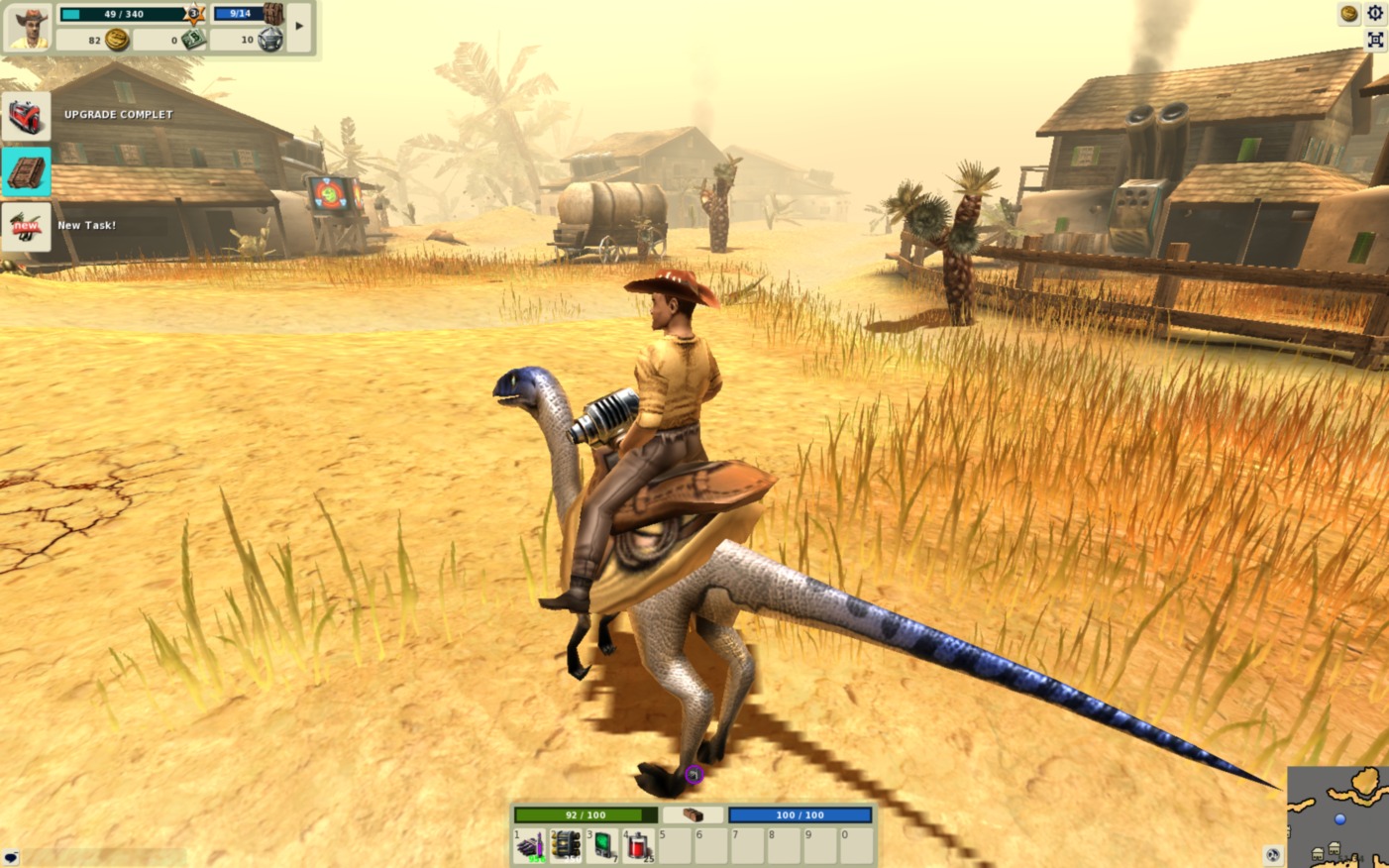Select the shotgun shell belt in slot 2
This screenshot has width=1389, height=868.
coord(566,845)
